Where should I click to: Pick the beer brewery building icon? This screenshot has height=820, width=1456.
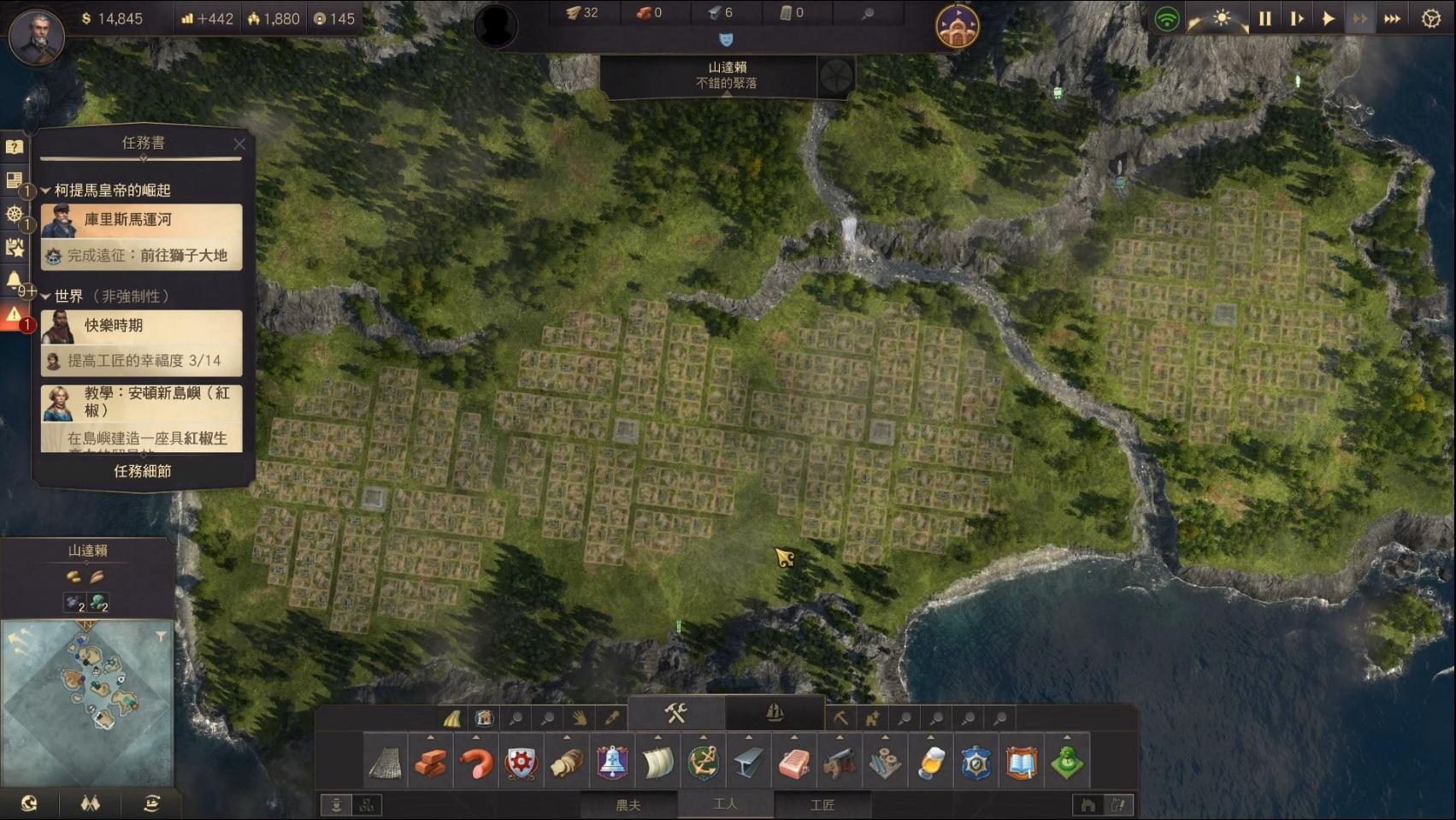point(931,762)
